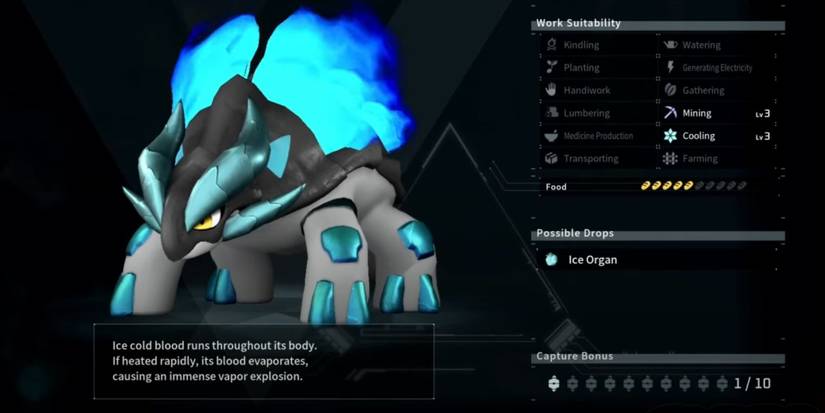This screenshot has height=413, width=825.
Task: Select the Cooling Lv 3 entry
Action: [716, 136]
